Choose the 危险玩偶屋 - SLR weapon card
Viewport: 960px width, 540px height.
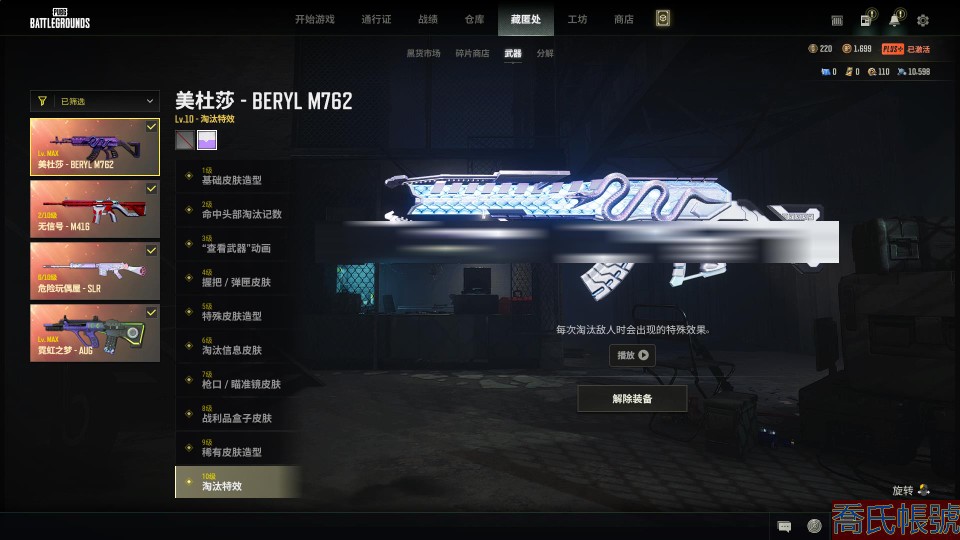click(x=95, y=270)
